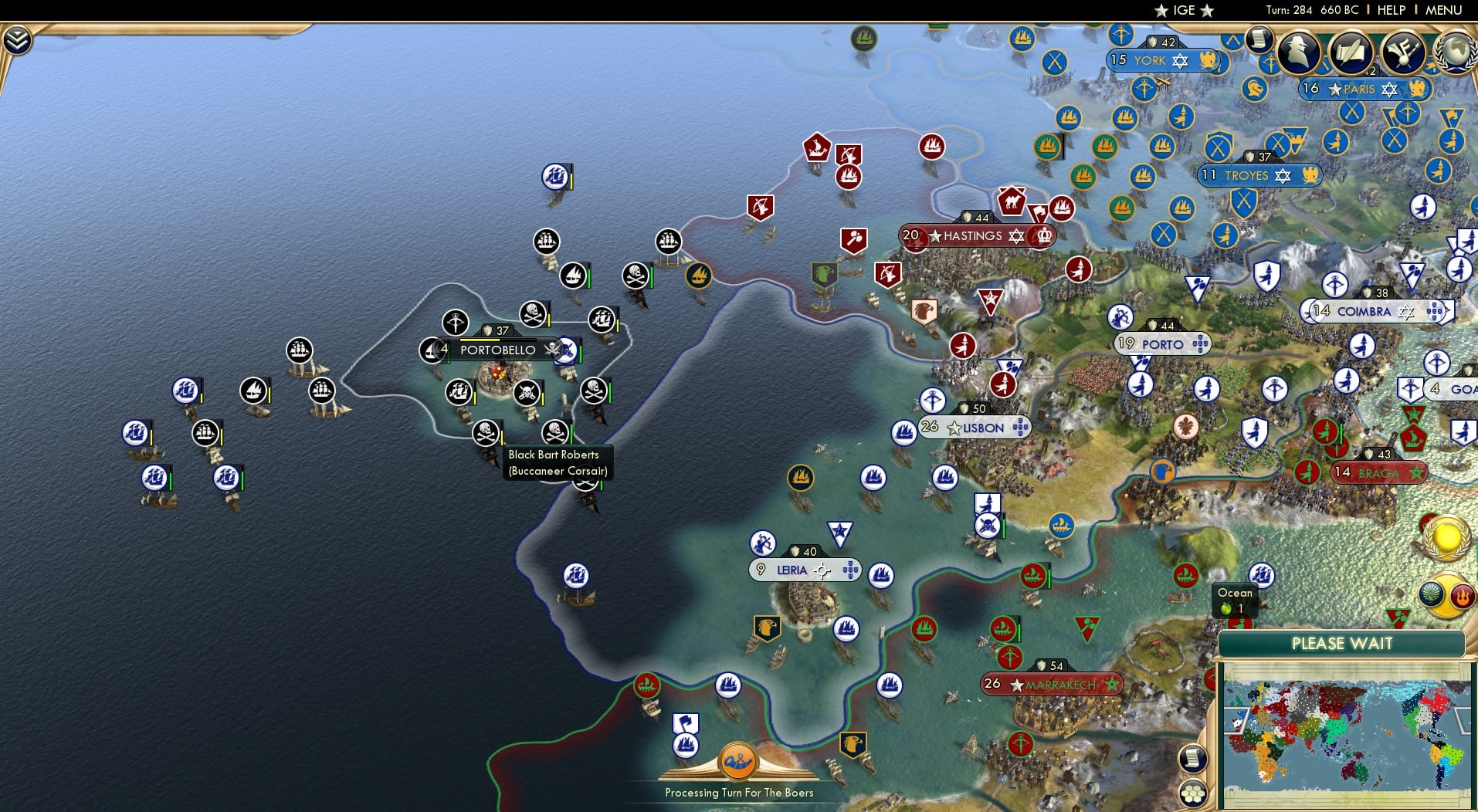Open the Culture overview icon

[x=1402, y=51]
